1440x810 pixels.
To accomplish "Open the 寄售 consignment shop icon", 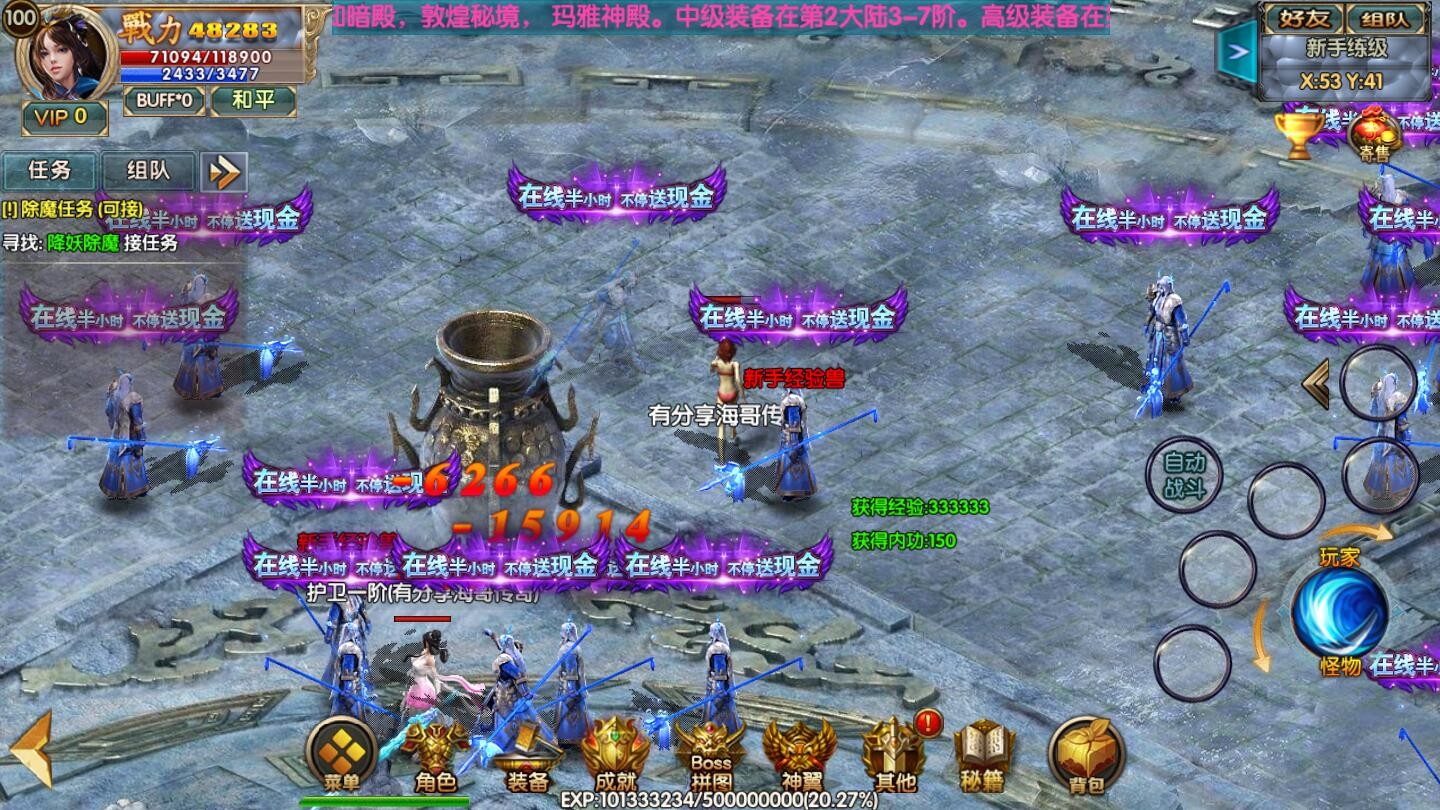I will click(x=1374, y=134).
